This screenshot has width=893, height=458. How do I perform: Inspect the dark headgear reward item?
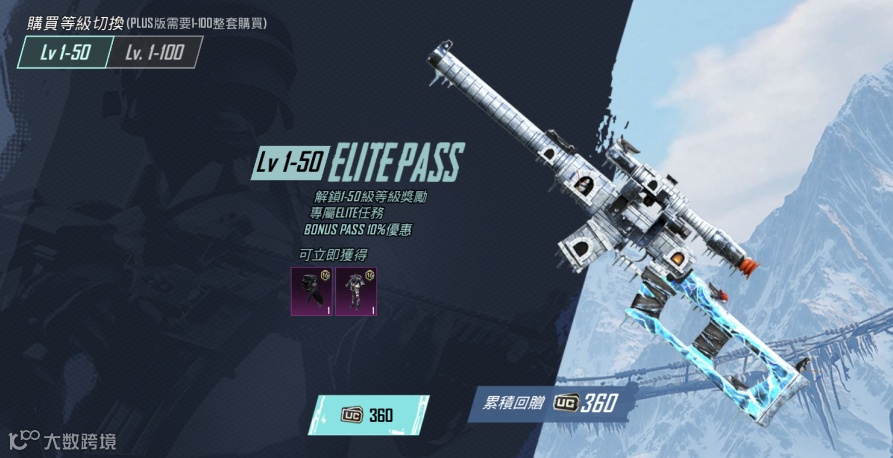(x=312, y=291)
